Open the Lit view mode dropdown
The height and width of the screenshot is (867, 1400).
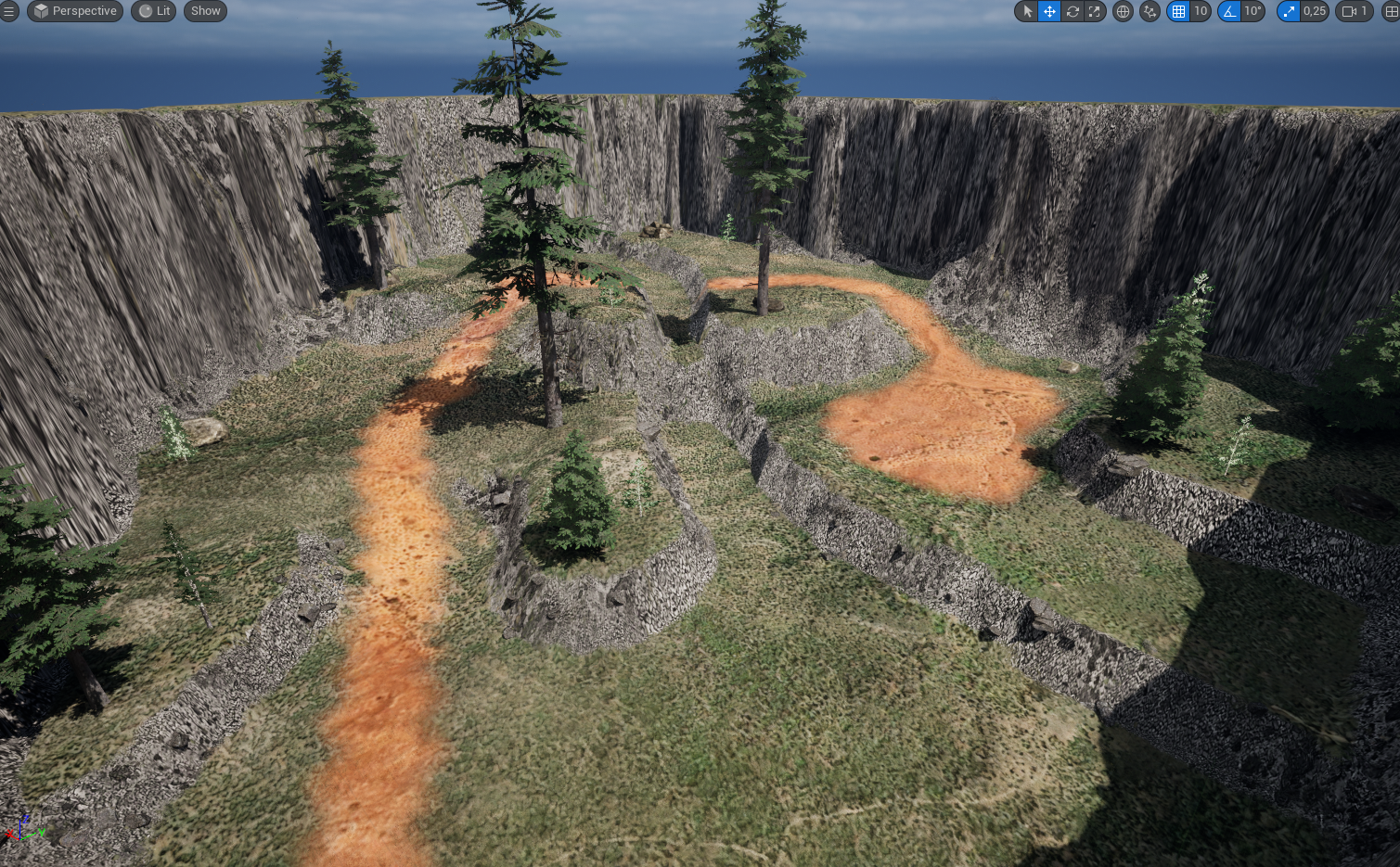coord(154,11)
